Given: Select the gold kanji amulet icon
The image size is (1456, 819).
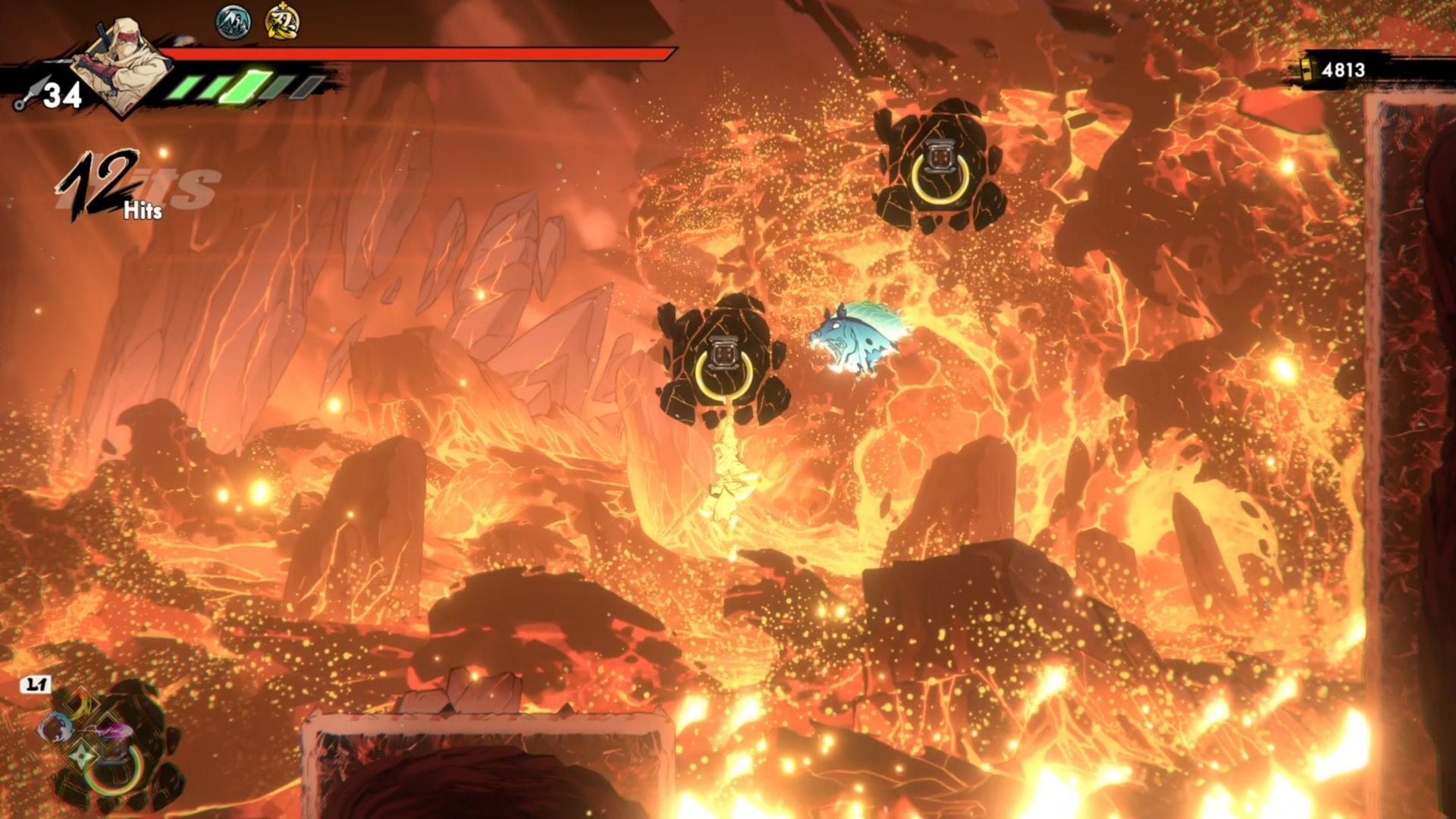Looking at the screenshot, I should (282, 22).
